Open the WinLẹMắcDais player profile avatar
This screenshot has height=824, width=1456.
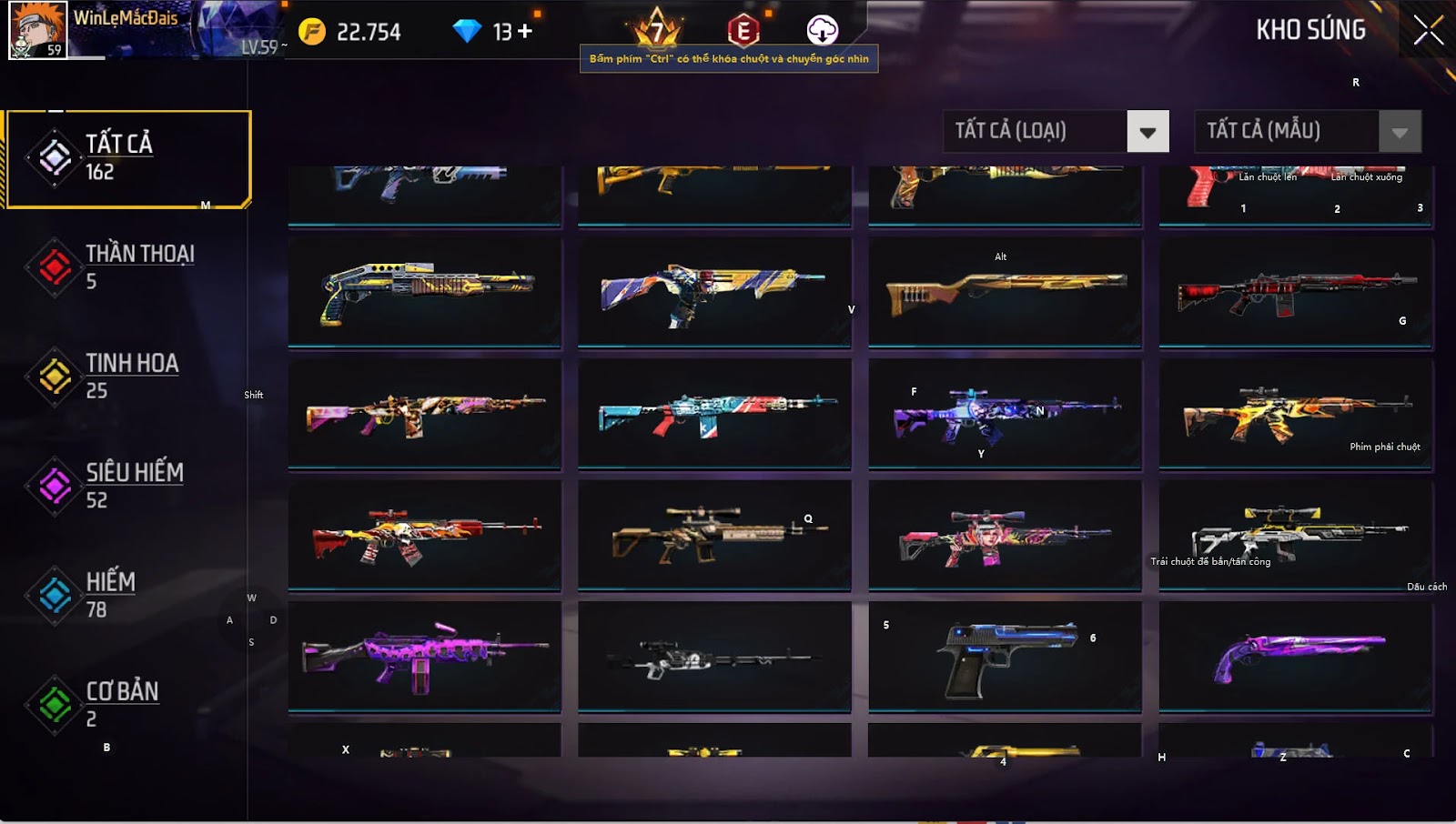tap(37, 30)
